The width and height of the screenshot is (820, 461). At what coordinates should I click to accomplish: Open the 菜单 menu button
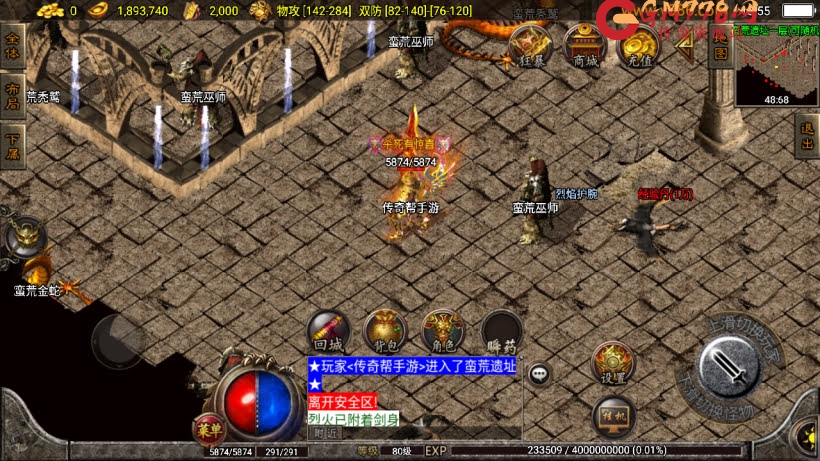click(206, 429)
